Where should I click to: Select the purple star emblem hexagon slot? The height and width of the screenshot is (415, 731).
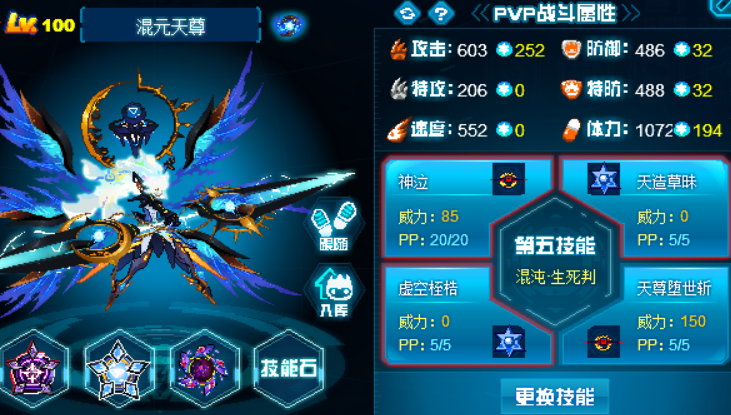tap(33, 367)
